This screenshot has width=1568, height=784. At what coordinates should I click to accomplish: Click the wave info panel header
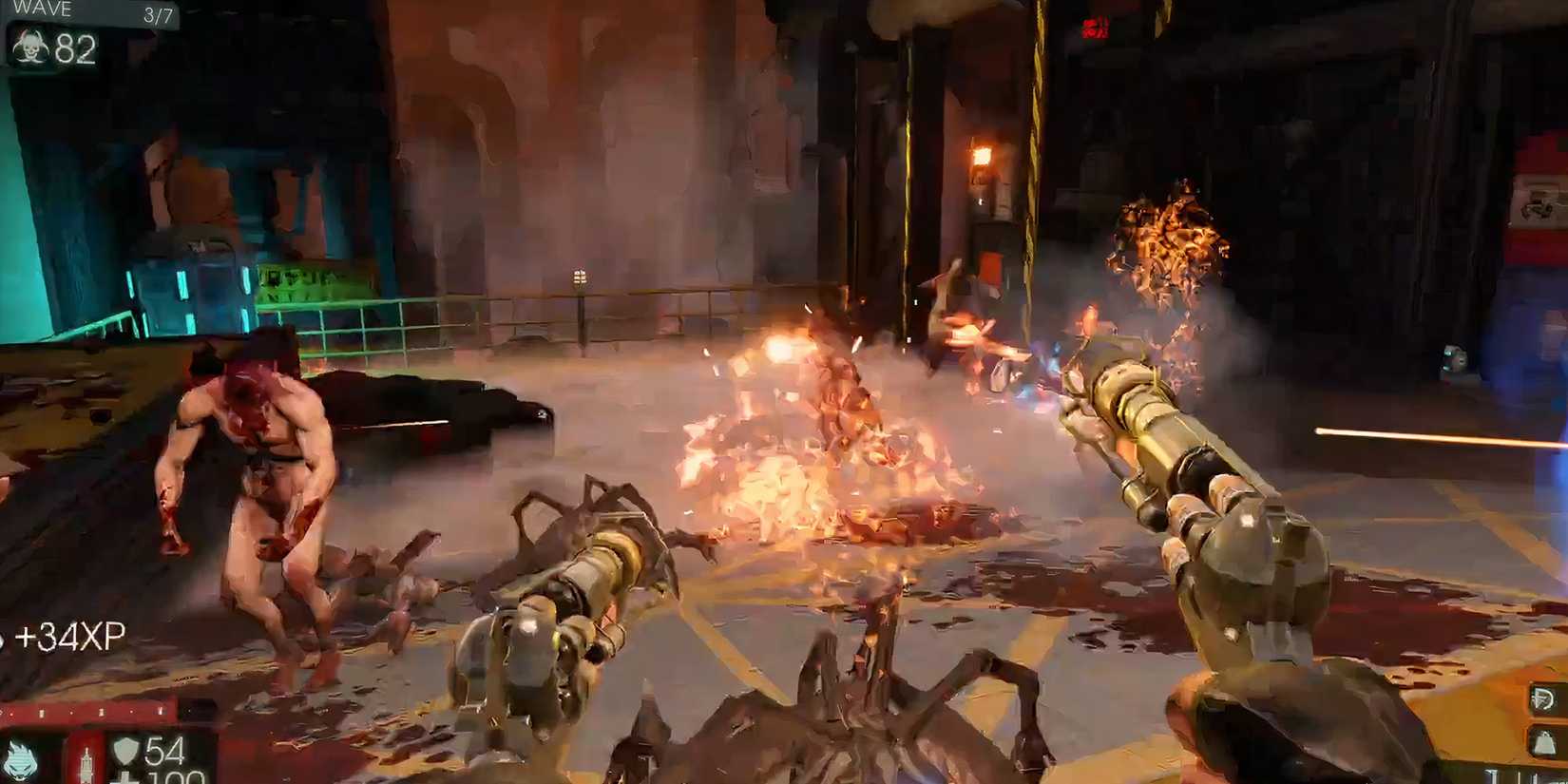90,10
